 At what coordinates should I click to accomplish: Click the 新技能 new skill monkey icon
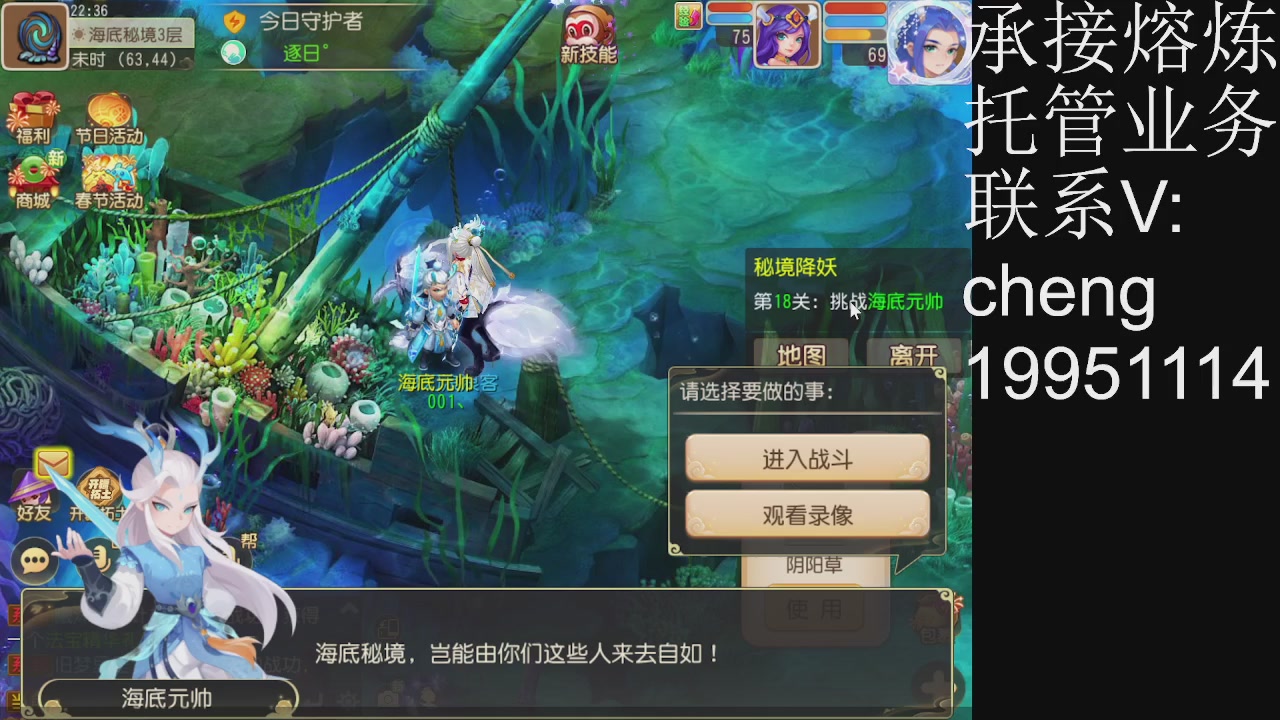(x=588, y=30)
